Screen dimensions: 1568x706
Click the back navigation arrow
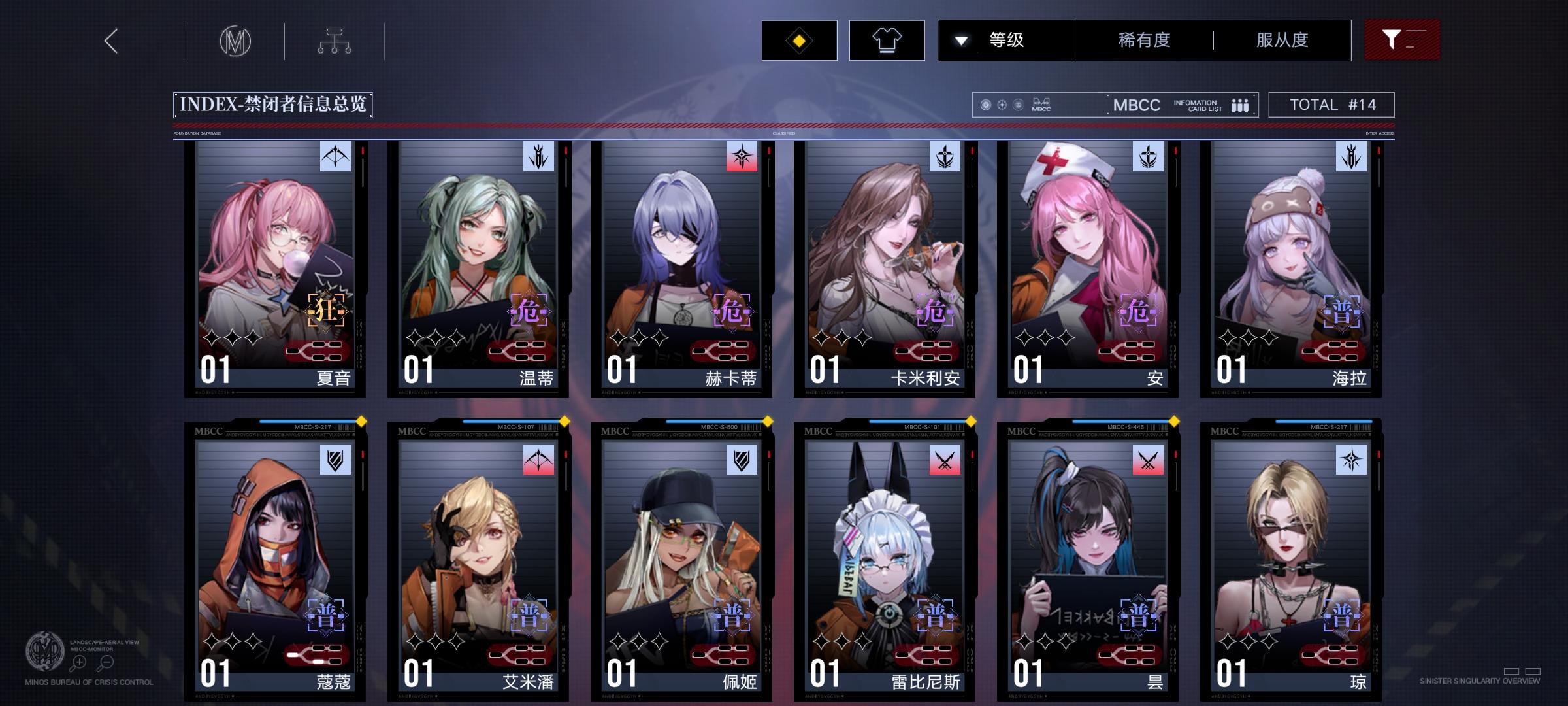click(x=110, y=40)
